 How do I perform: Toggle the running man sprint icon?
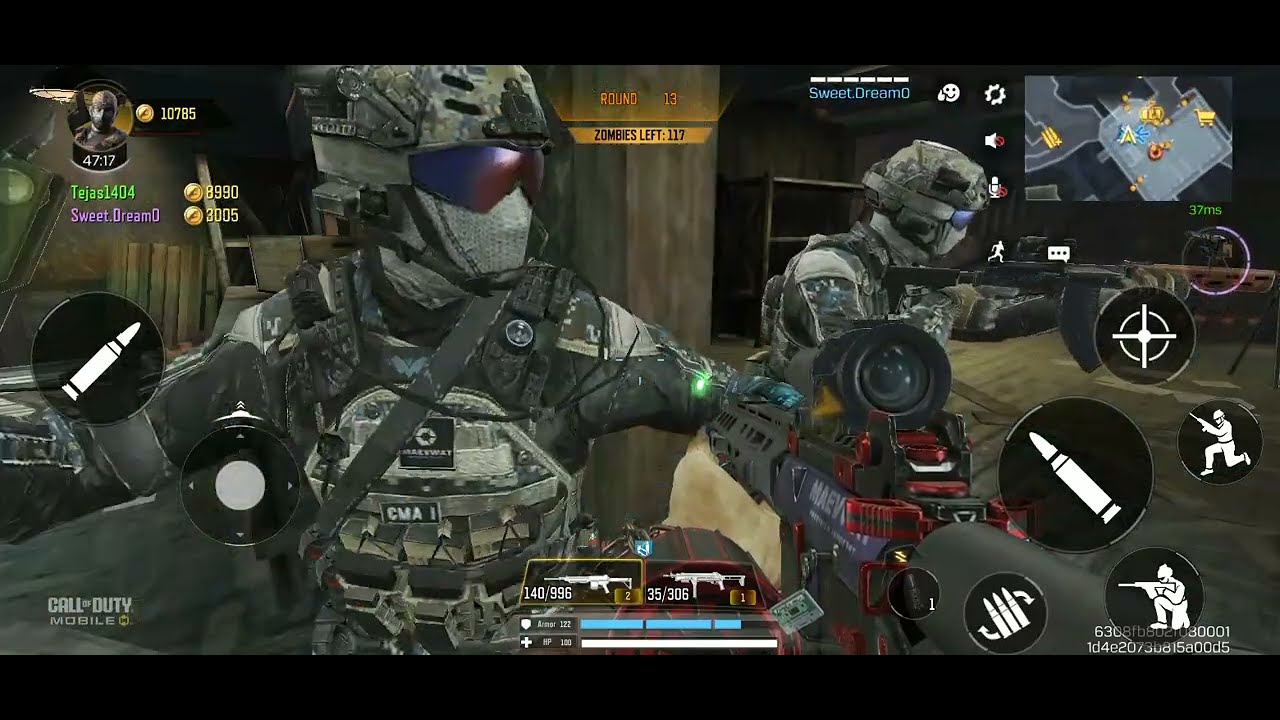click(x=996, y=252)
